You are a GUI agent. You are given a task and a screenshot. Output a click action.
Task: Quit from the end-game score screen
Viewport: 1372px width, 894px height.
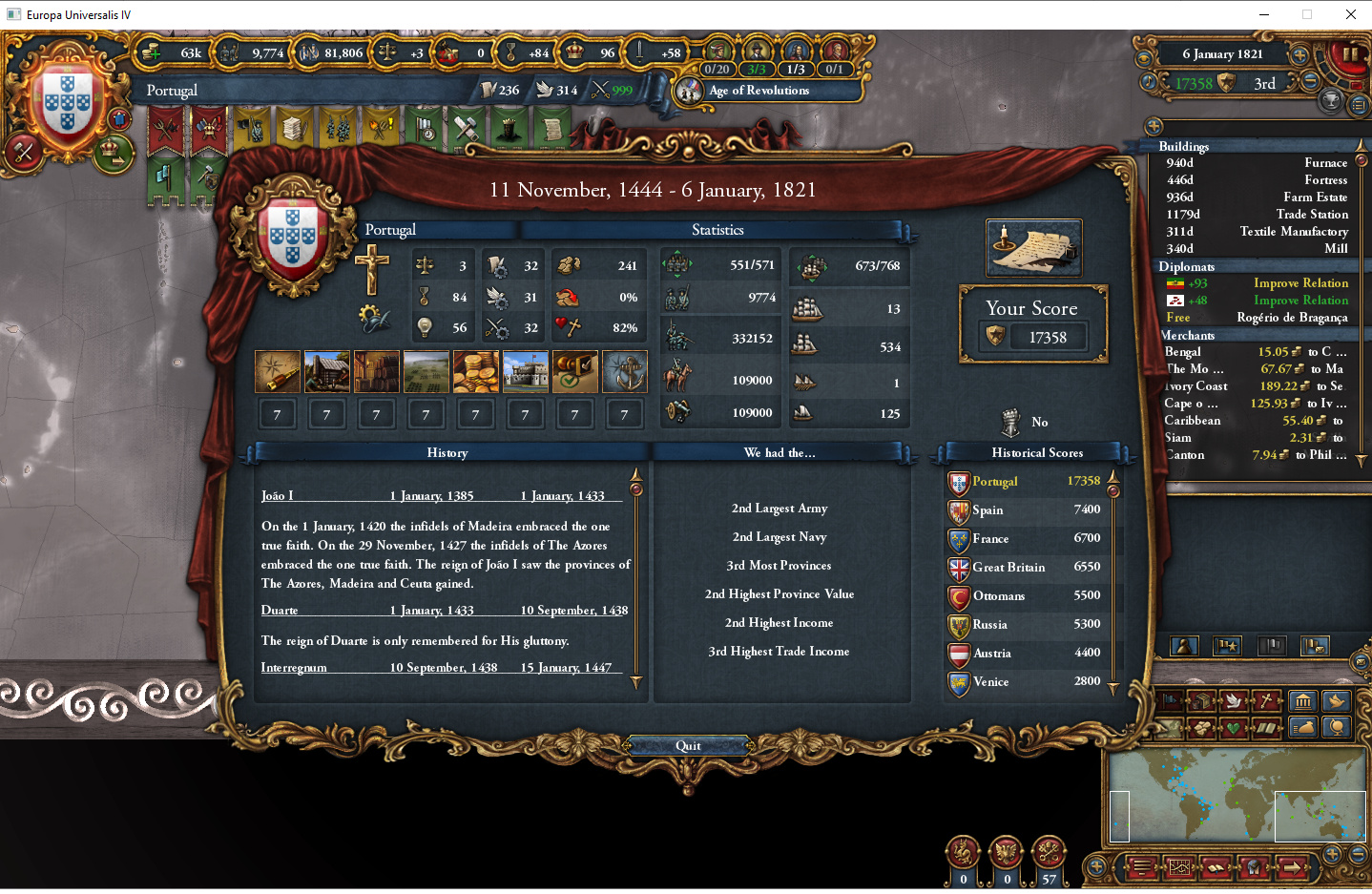688,746
